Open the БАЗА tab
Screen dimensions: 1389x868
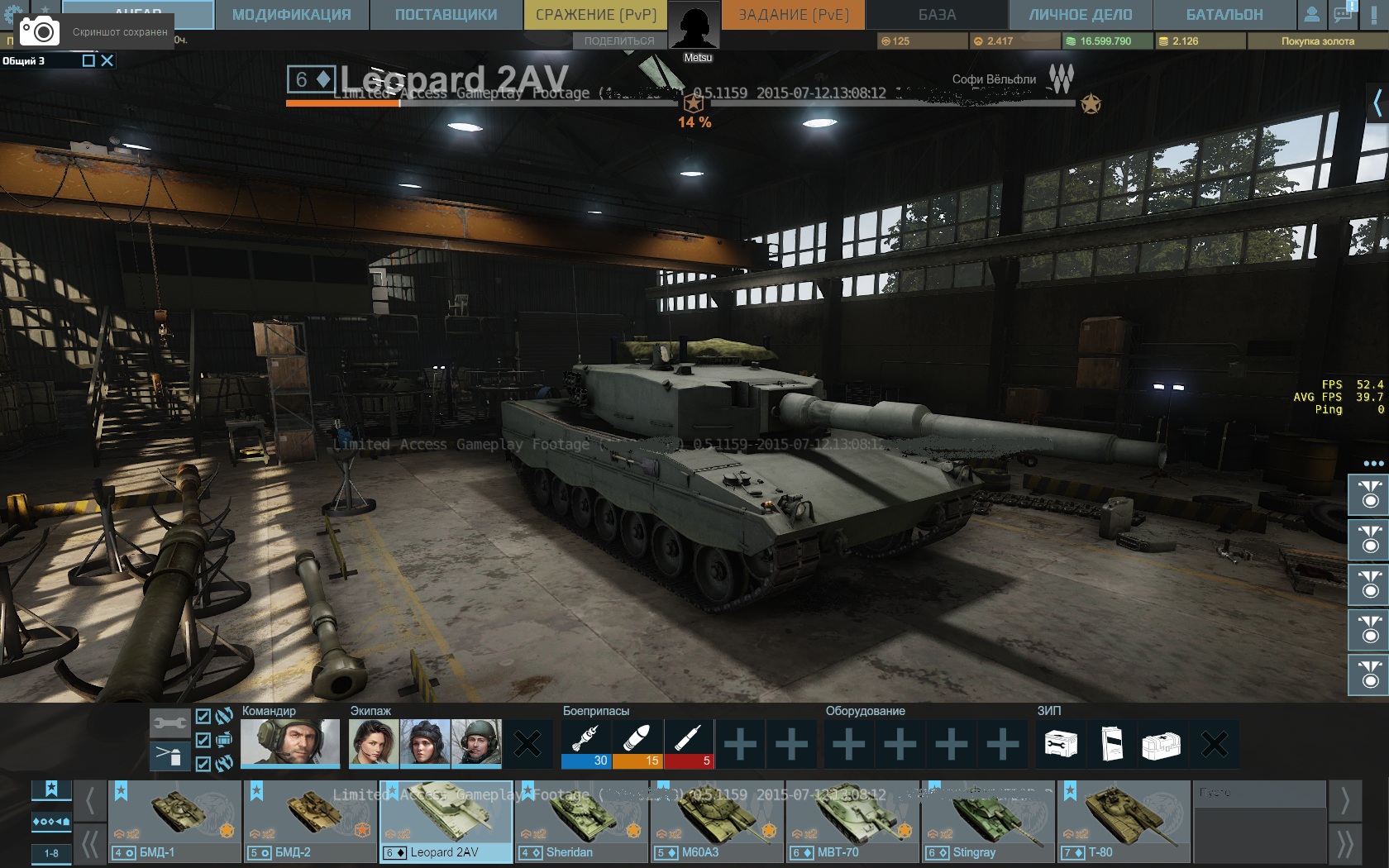point(937,15)
